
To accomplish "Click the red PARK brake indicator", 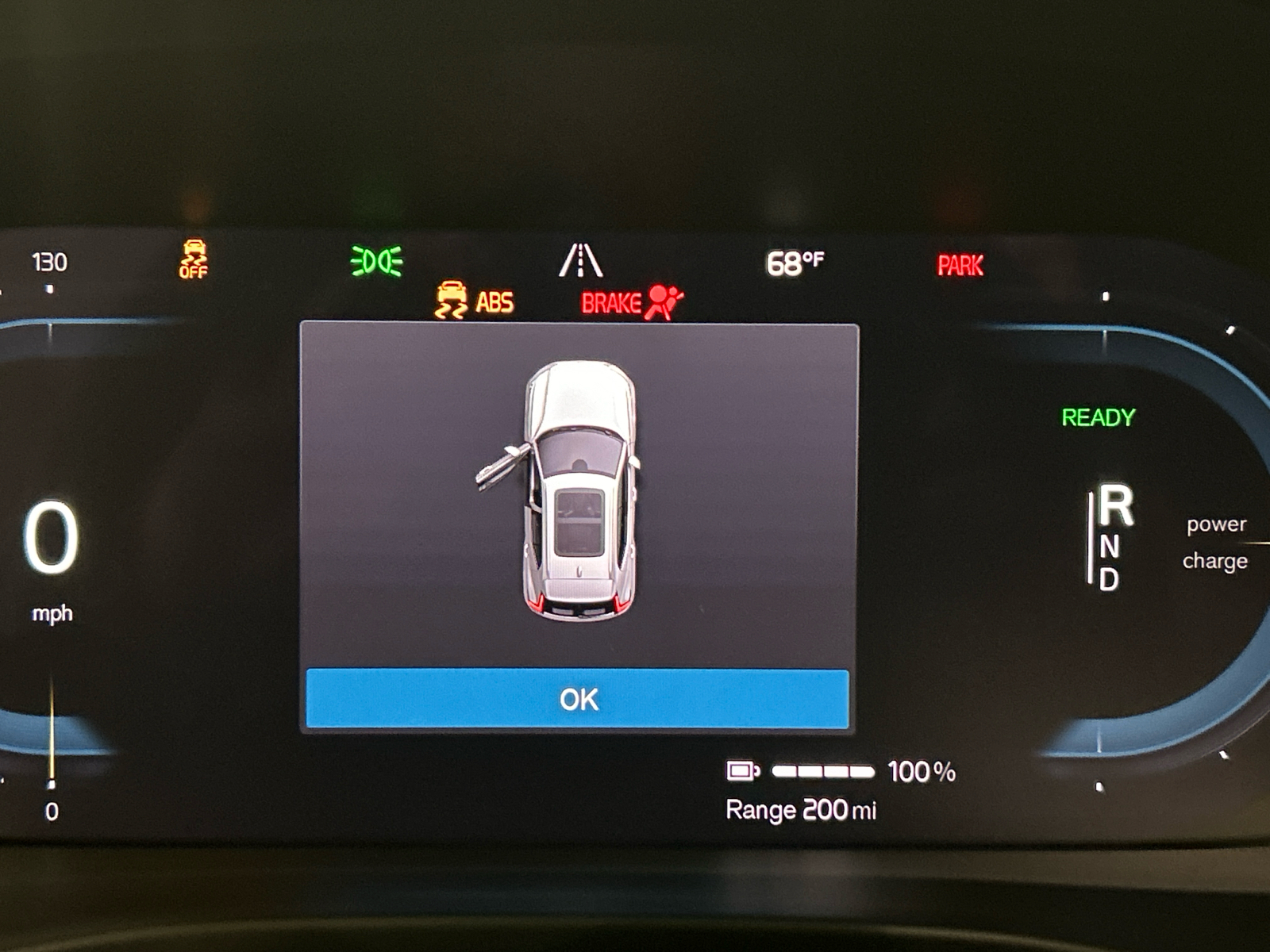I will (x=960, y=263).
